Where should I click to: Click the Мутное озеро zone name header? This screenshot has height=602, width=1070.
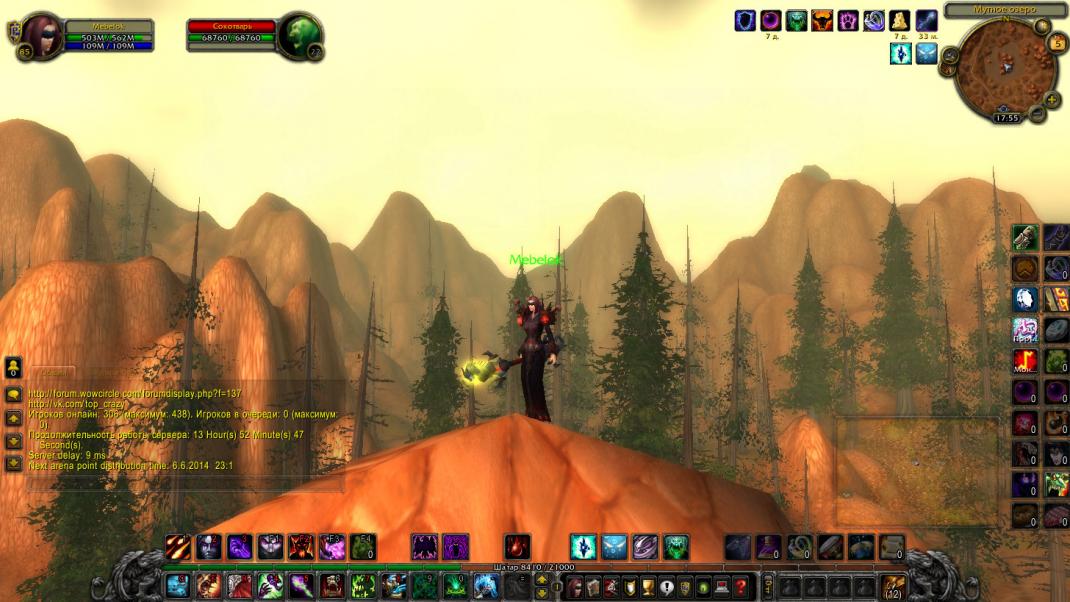1004,9
